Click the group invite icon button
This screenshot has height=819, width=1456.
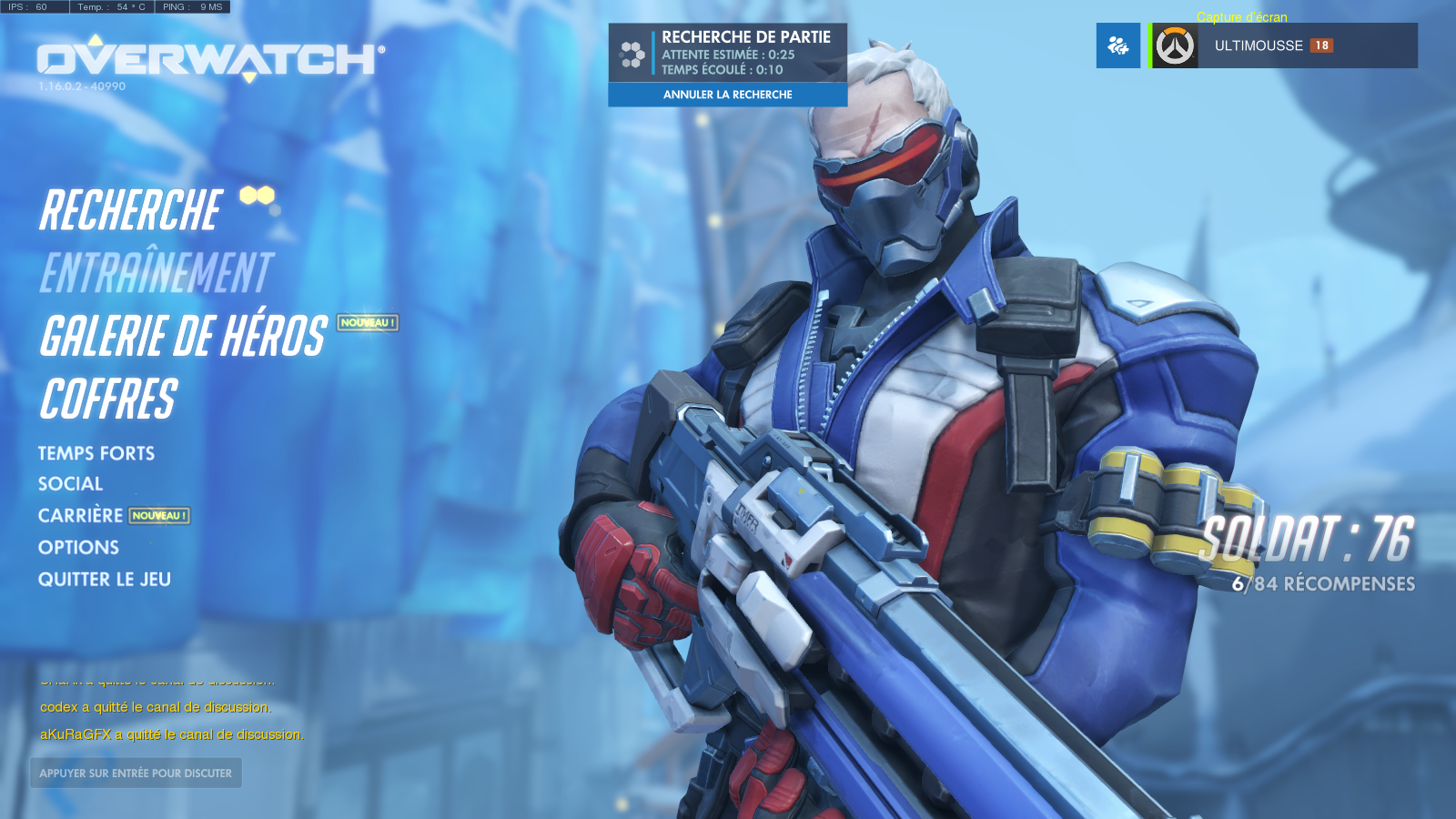pos(1117,45)
